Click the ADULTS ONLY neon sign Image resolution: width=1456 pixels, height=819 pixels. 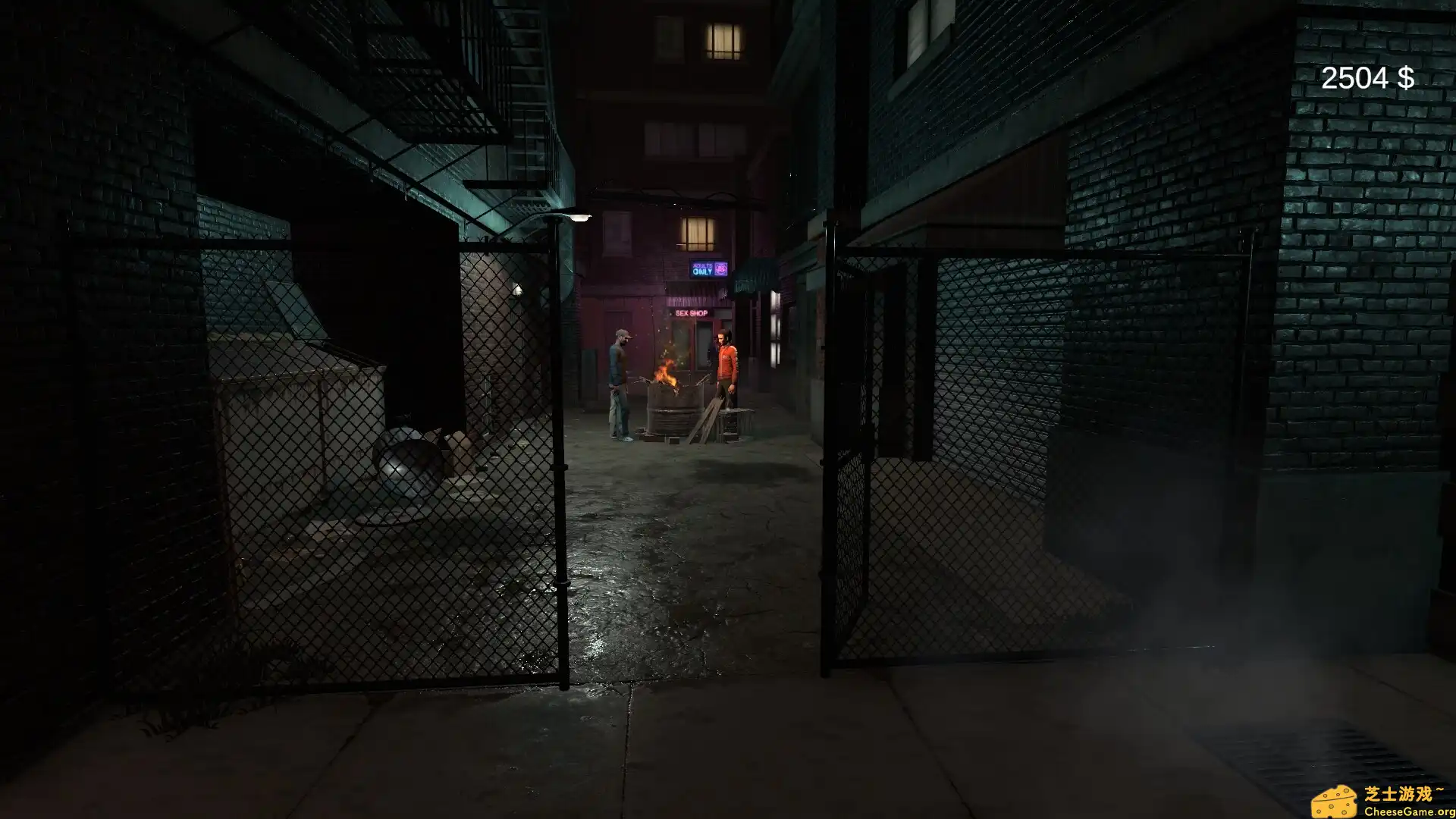tap(702, 268)
